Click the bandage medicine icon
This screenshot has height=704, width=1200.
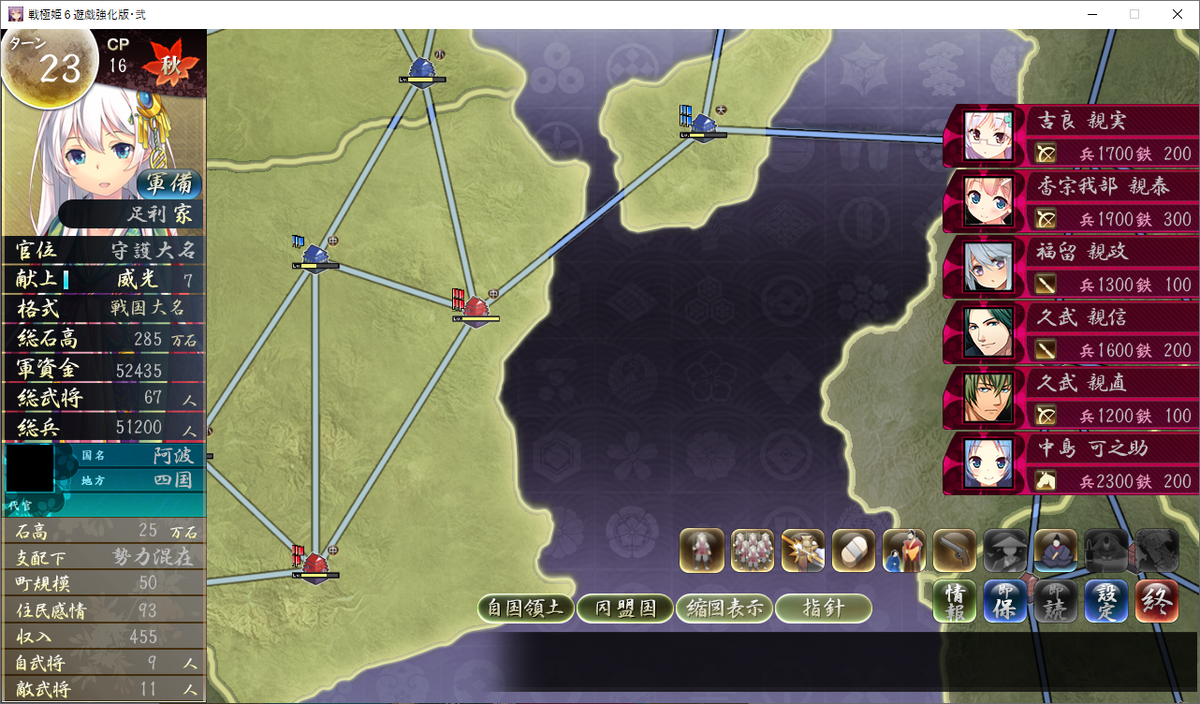pos(854,551)
